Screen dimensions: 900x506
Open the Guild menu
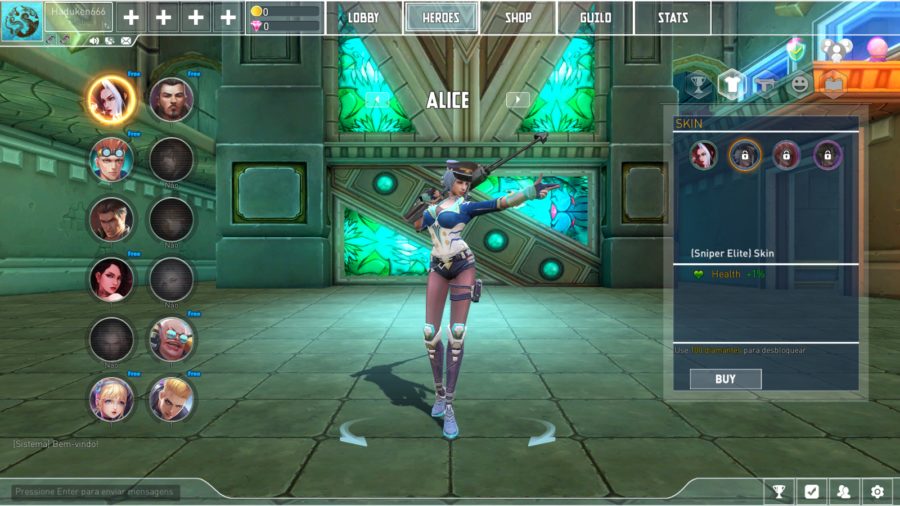coord(596,18)
